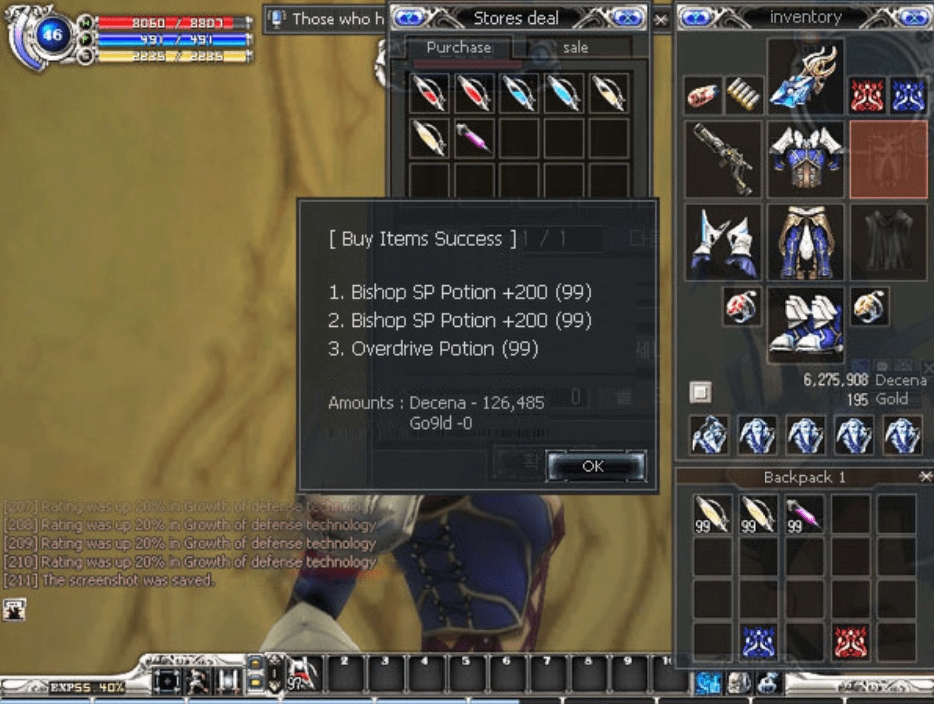934x704 pixels.
Task: Select the equipped blue horned helmet
Action: tap(805, 78)
